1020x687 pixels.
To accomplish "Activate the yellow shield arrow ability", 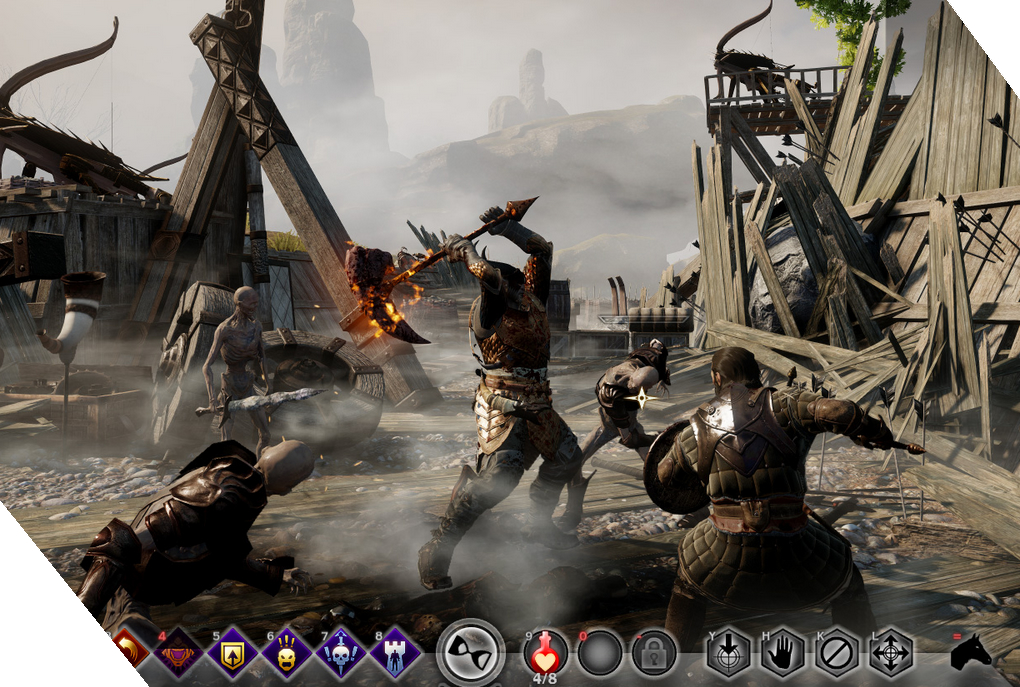I will point(232,654).
